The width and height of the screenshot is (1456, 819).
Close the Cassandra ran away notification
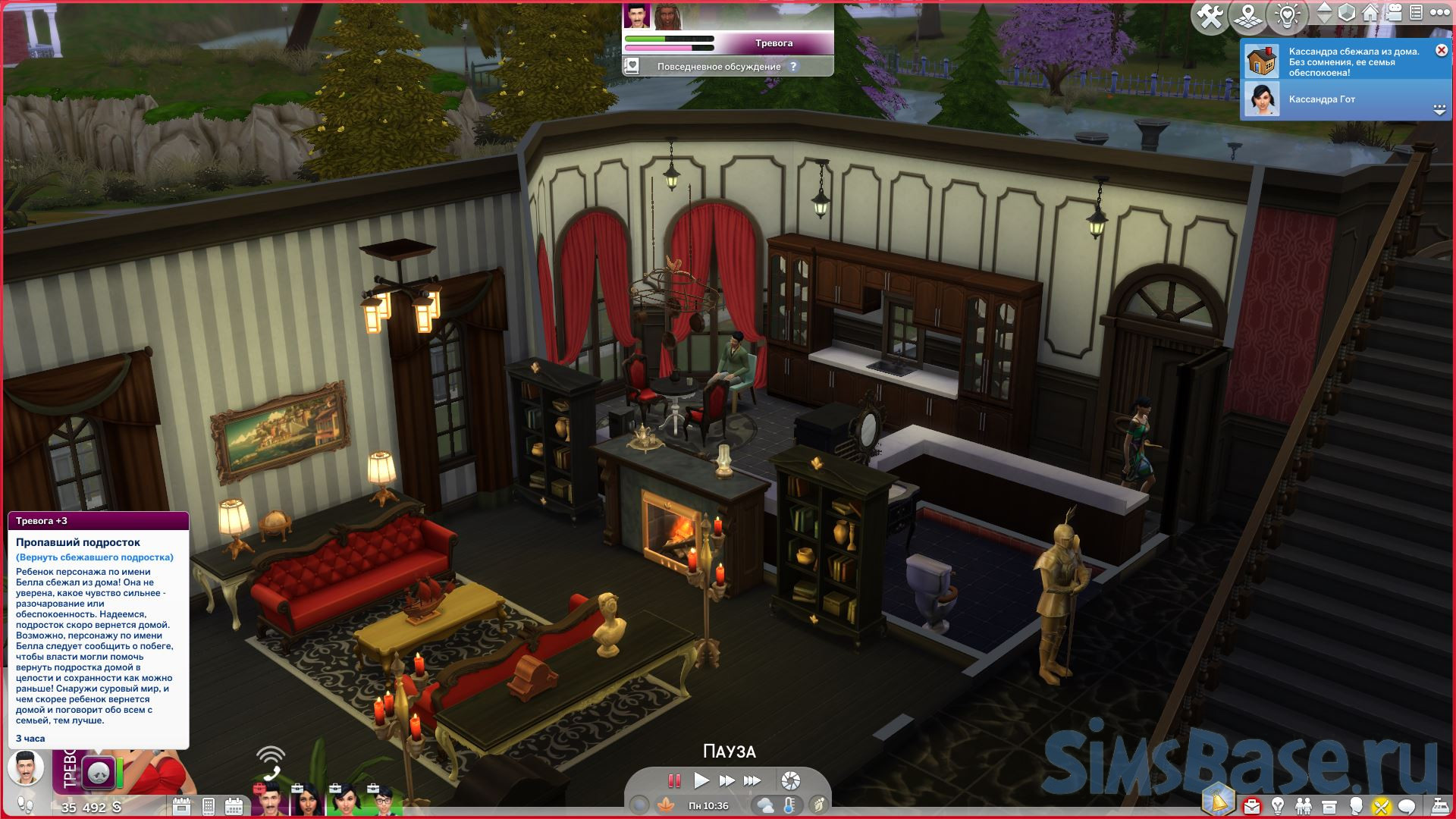1441,51
